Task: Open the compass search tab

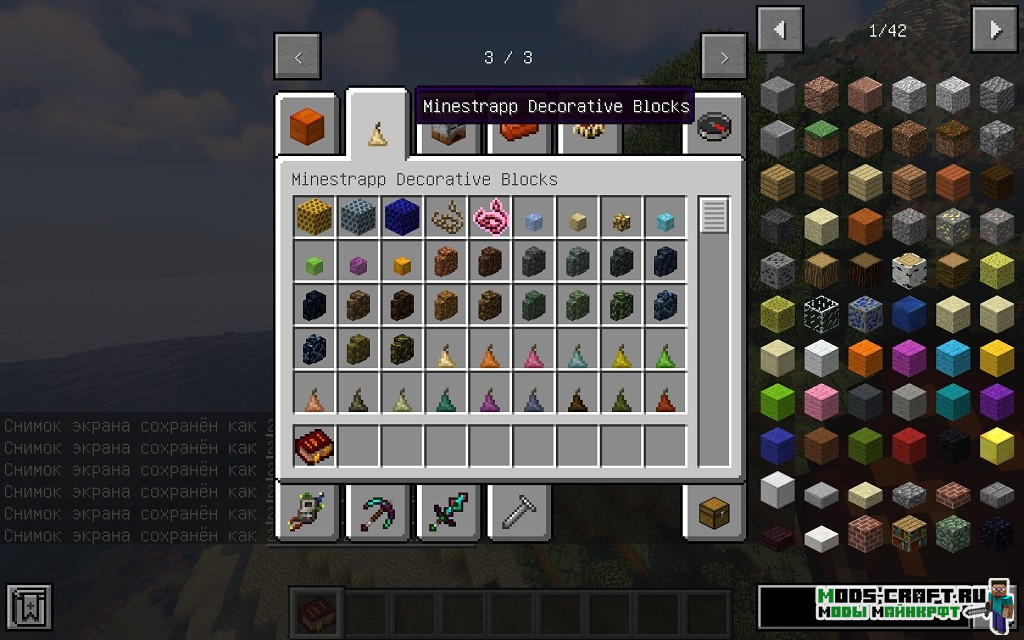Action: click(714, 127)
